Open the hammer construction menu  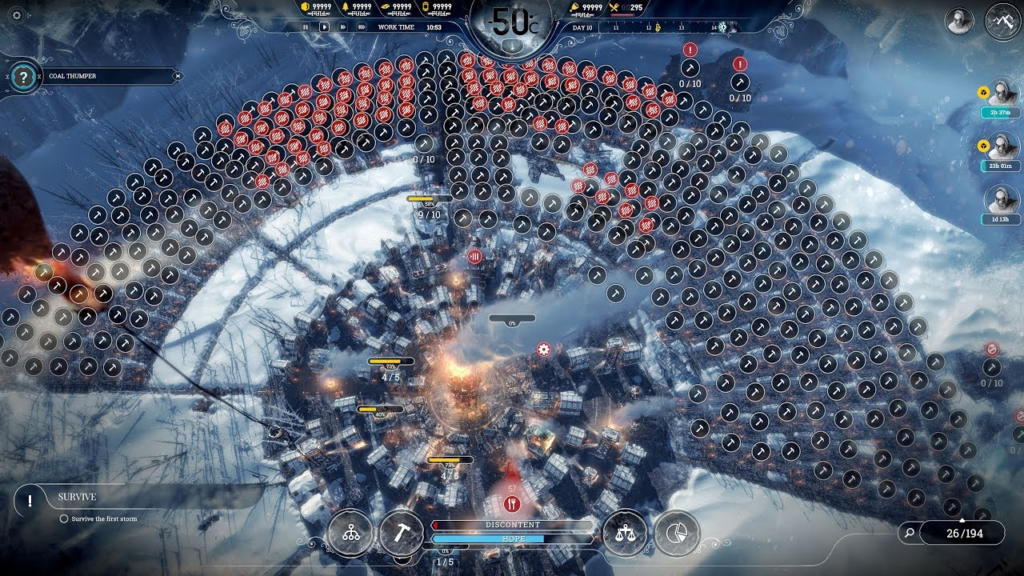[x=401, y=534]
